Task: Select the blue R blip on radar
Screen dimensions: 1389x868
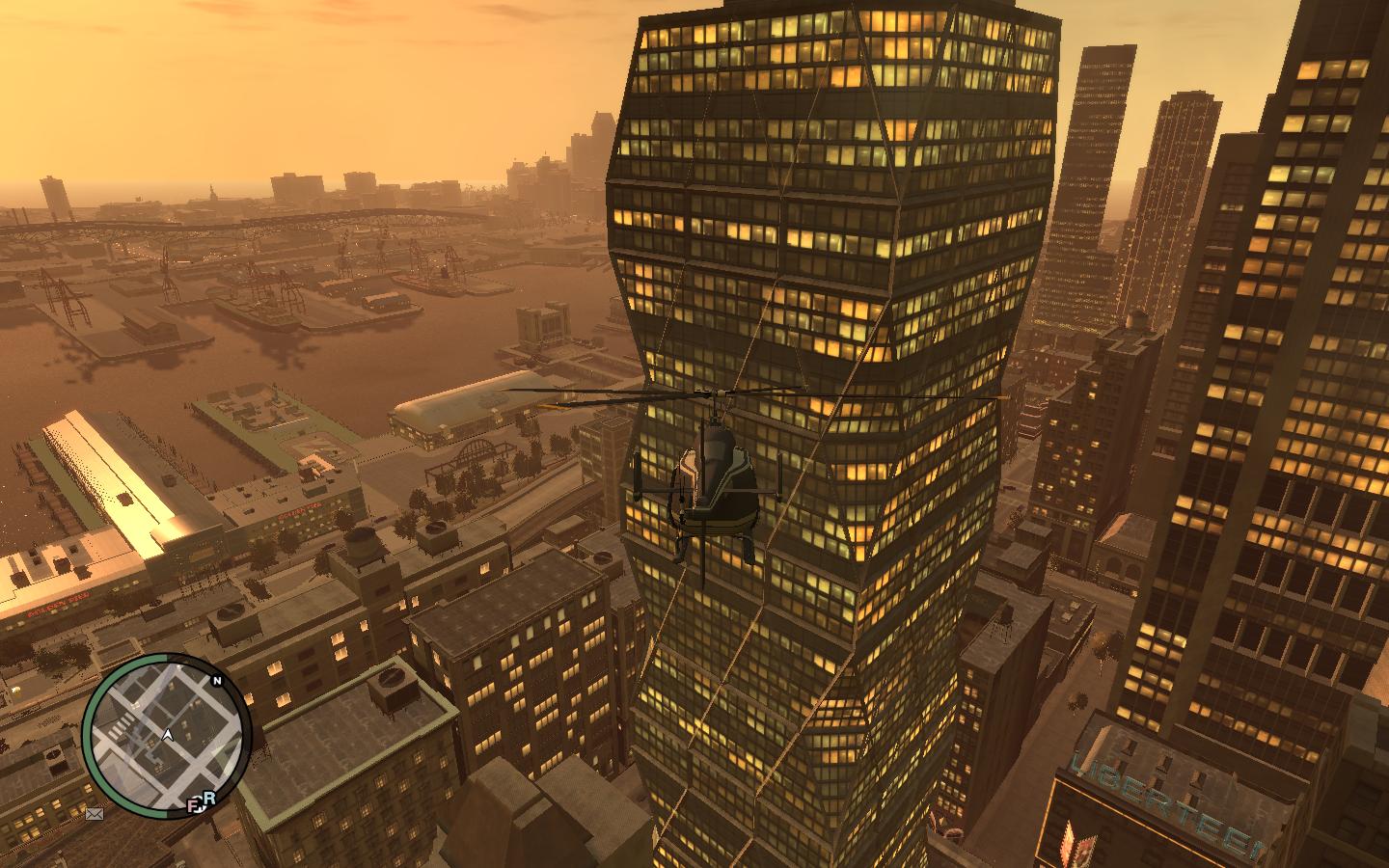Action: point(208,797)
